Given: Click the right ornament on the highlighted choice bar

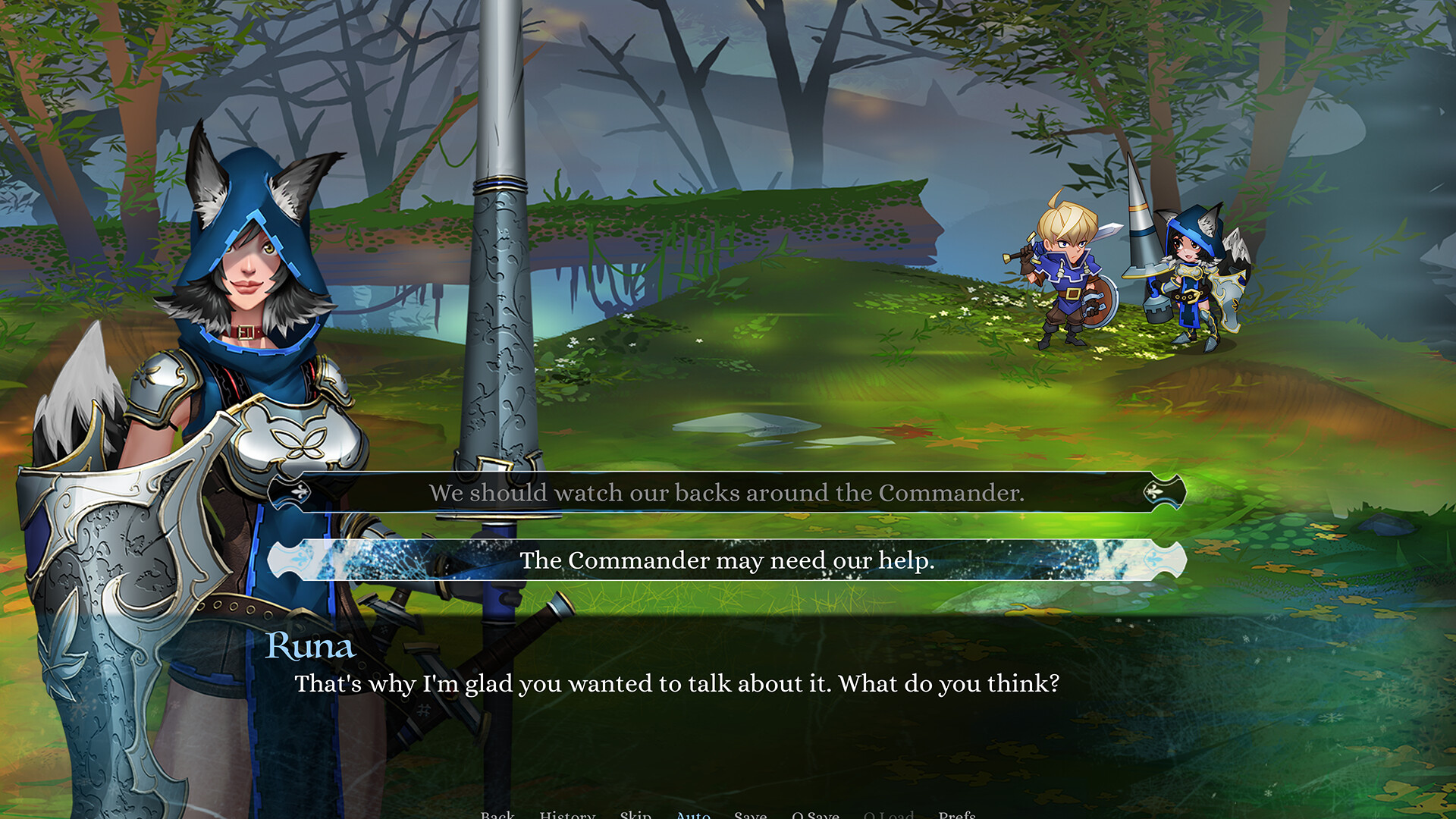Looking at the screenshot, I should point(1153,561).
